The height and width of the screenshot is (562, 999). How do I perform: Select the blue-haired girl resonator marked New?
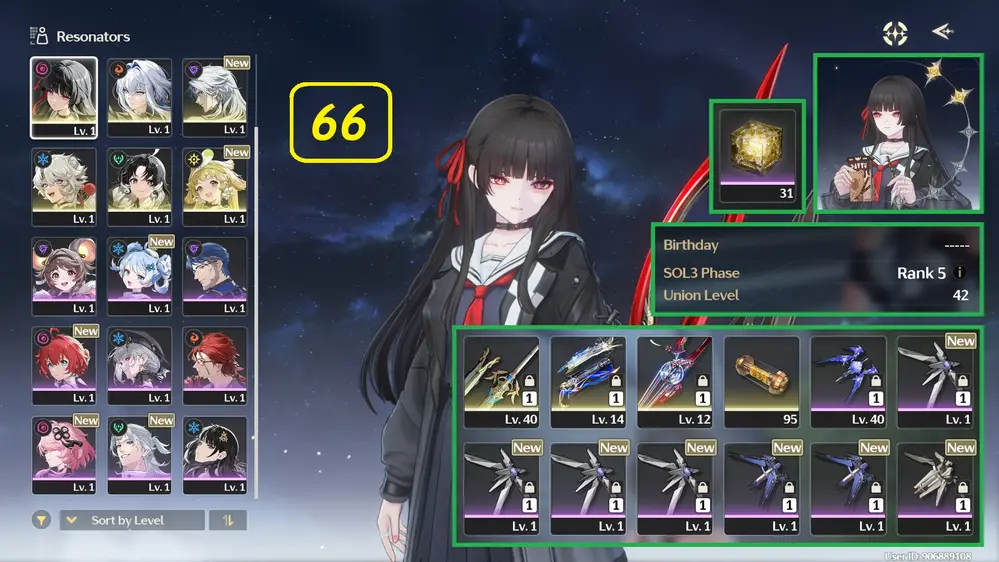tap(139, 276)
